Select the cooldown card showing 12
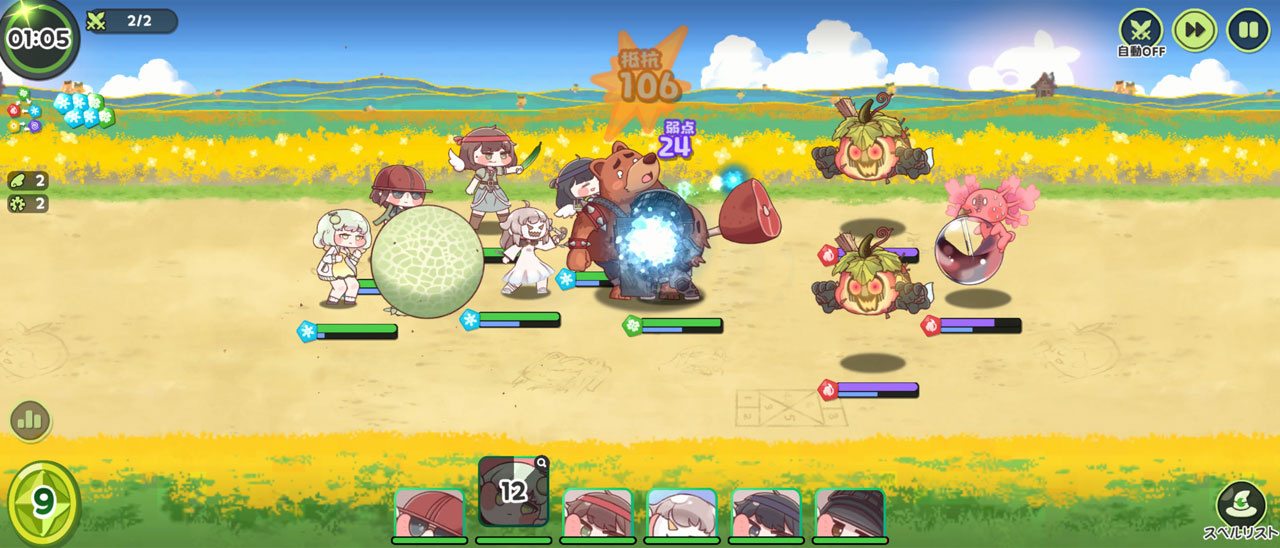This screenshot has height=548, width=1280. (513, 491)
